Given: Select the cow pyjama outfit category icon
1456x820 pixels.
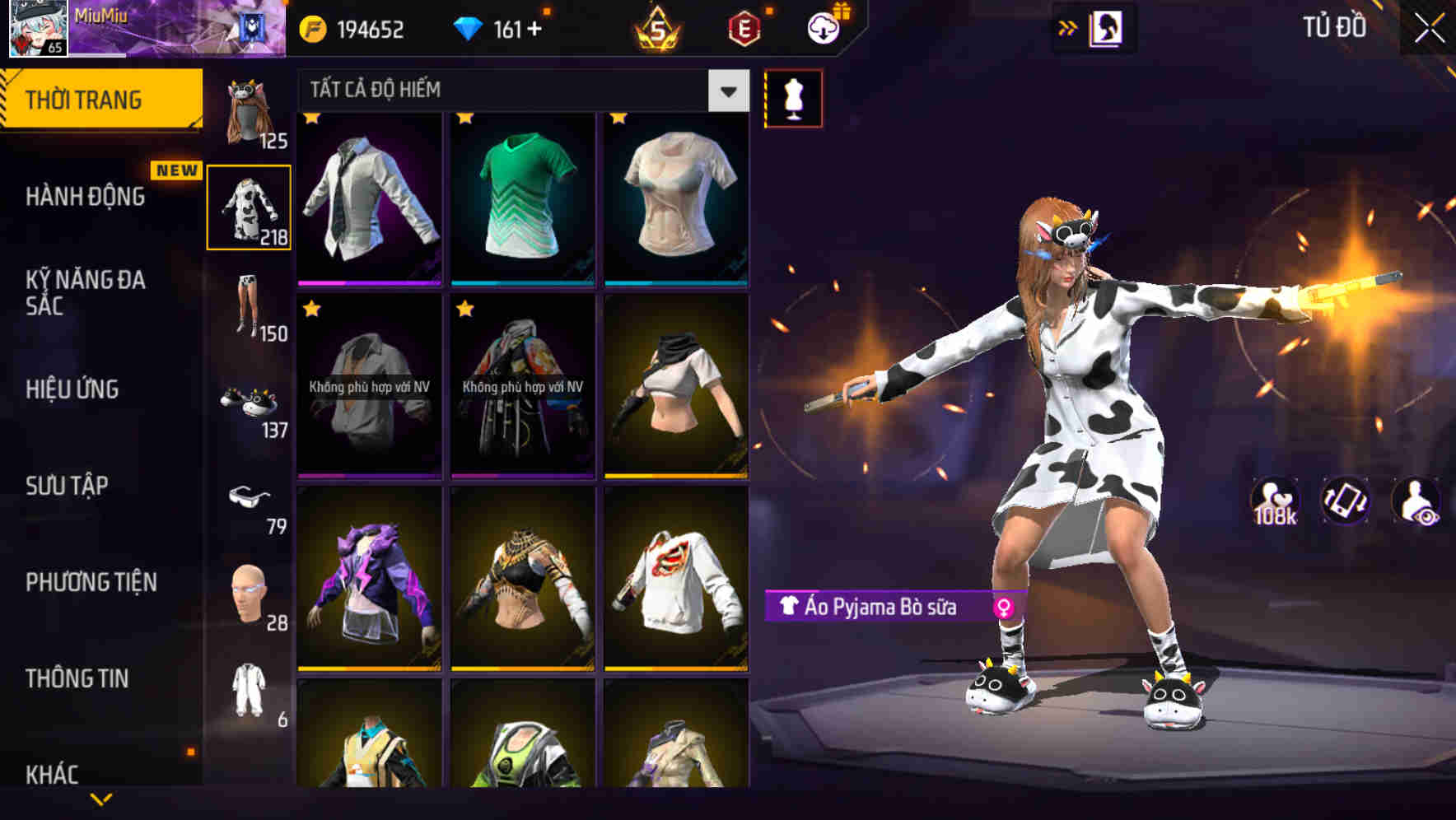Looking at the screenshot, I should pyautogui.click(x=249, y=207).
